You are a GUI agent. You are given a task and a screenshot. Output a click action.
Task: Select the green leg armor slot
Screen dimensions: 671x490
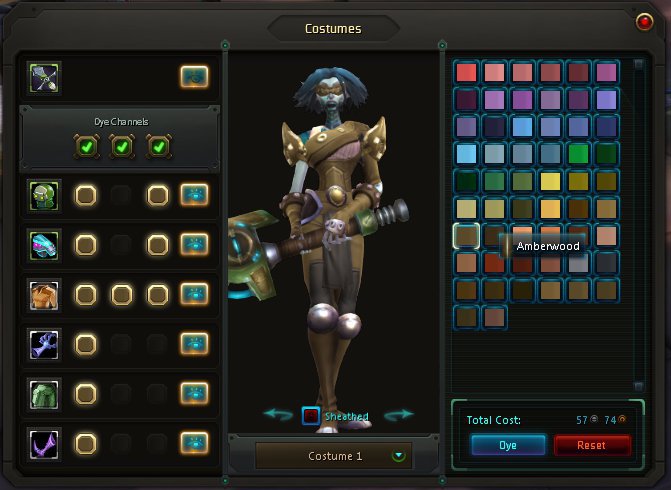click(45, 393)
